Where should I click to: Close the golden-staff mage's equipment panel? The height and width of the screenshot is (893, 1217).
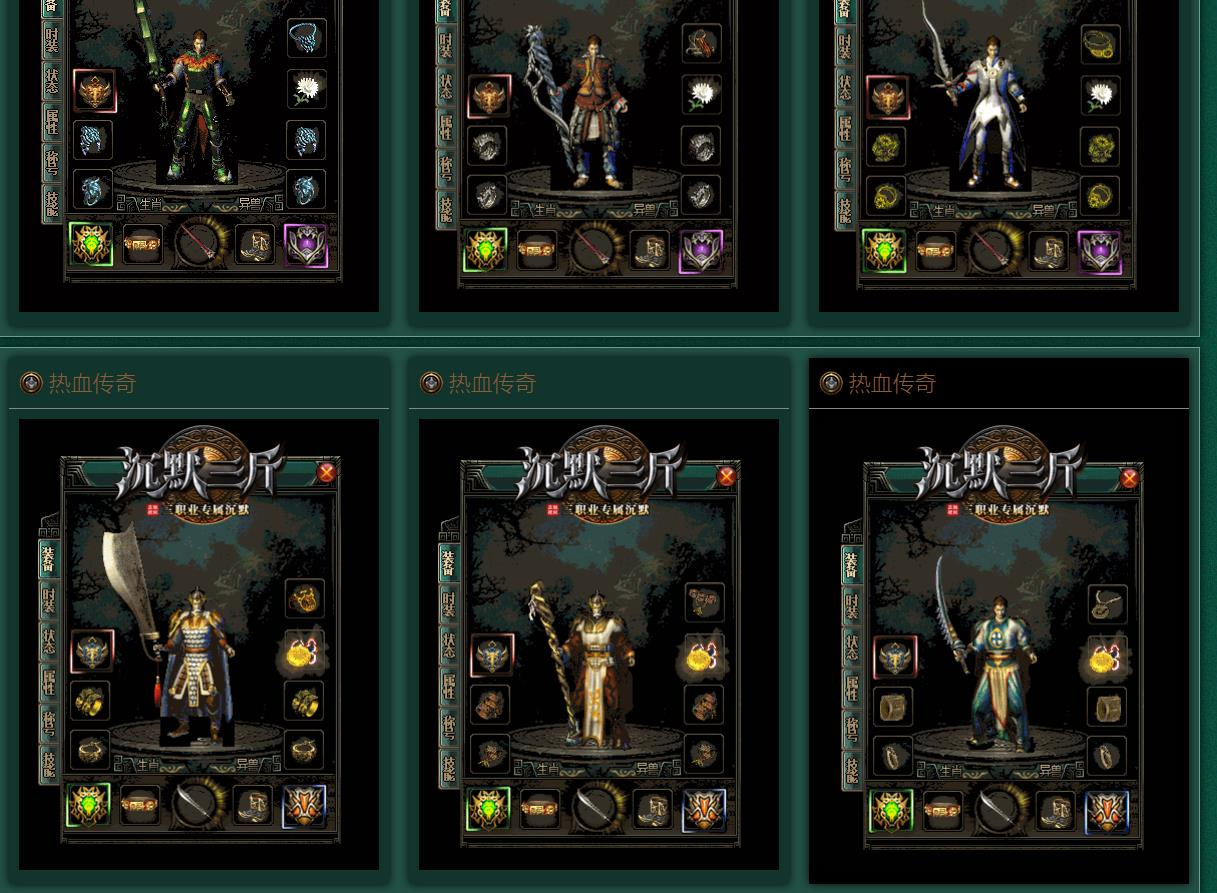point(727,477)
